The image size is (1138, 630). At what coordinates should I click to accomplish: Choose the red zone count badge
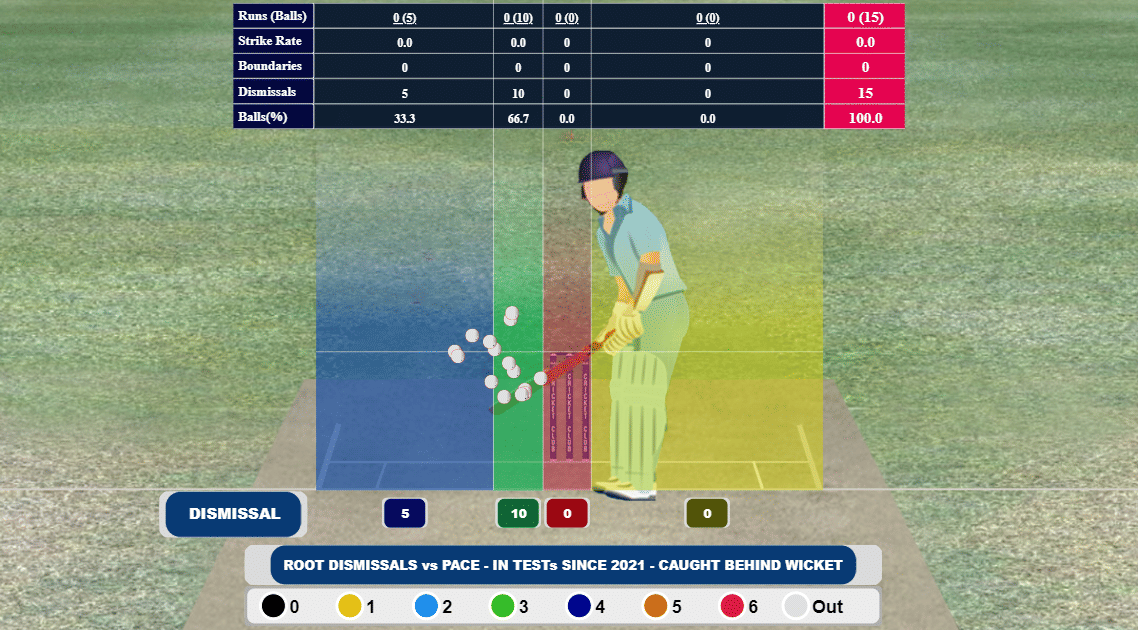click(x=567, y=514)
